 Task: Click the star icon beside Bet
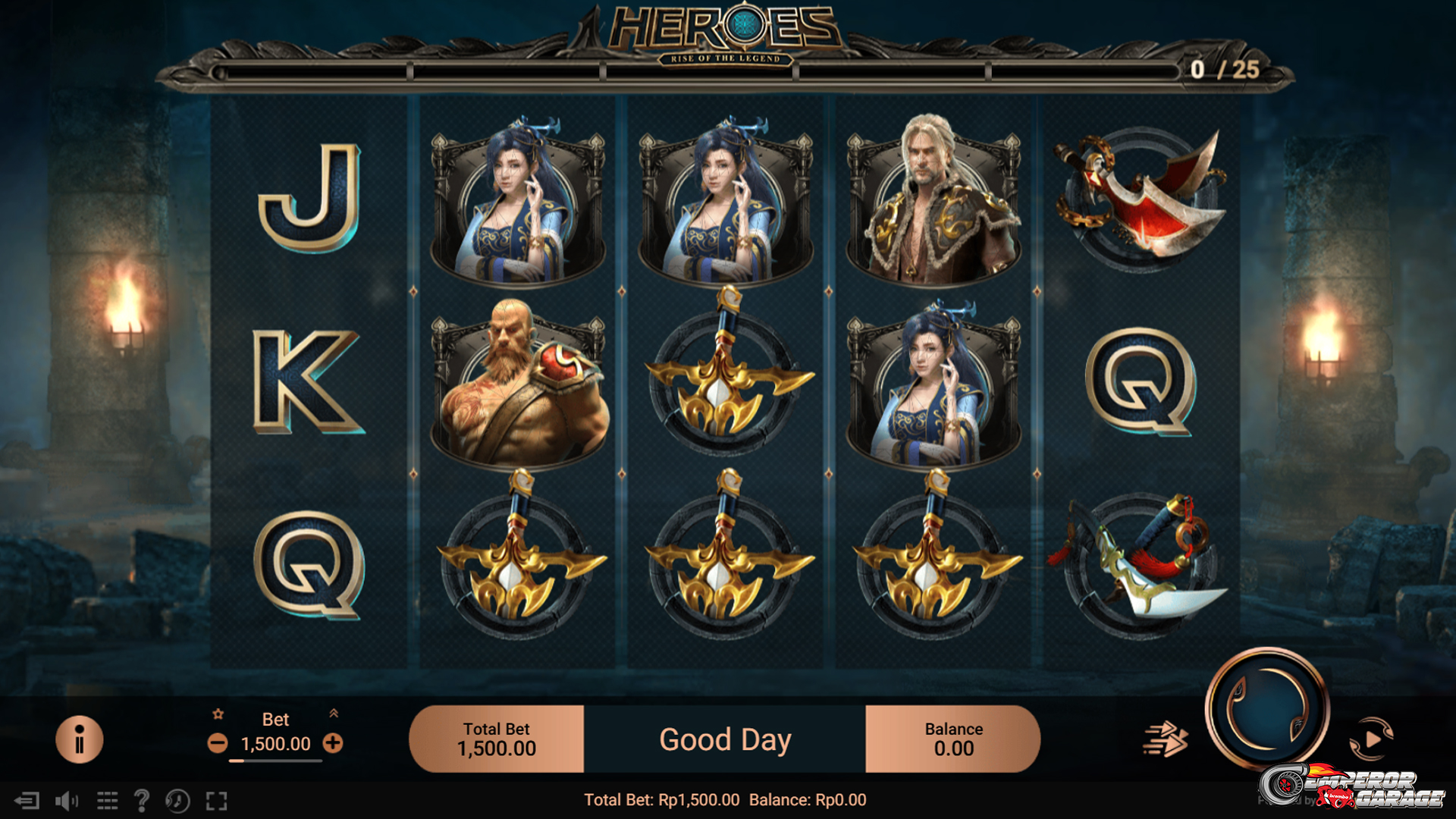(x=218, y=714)
